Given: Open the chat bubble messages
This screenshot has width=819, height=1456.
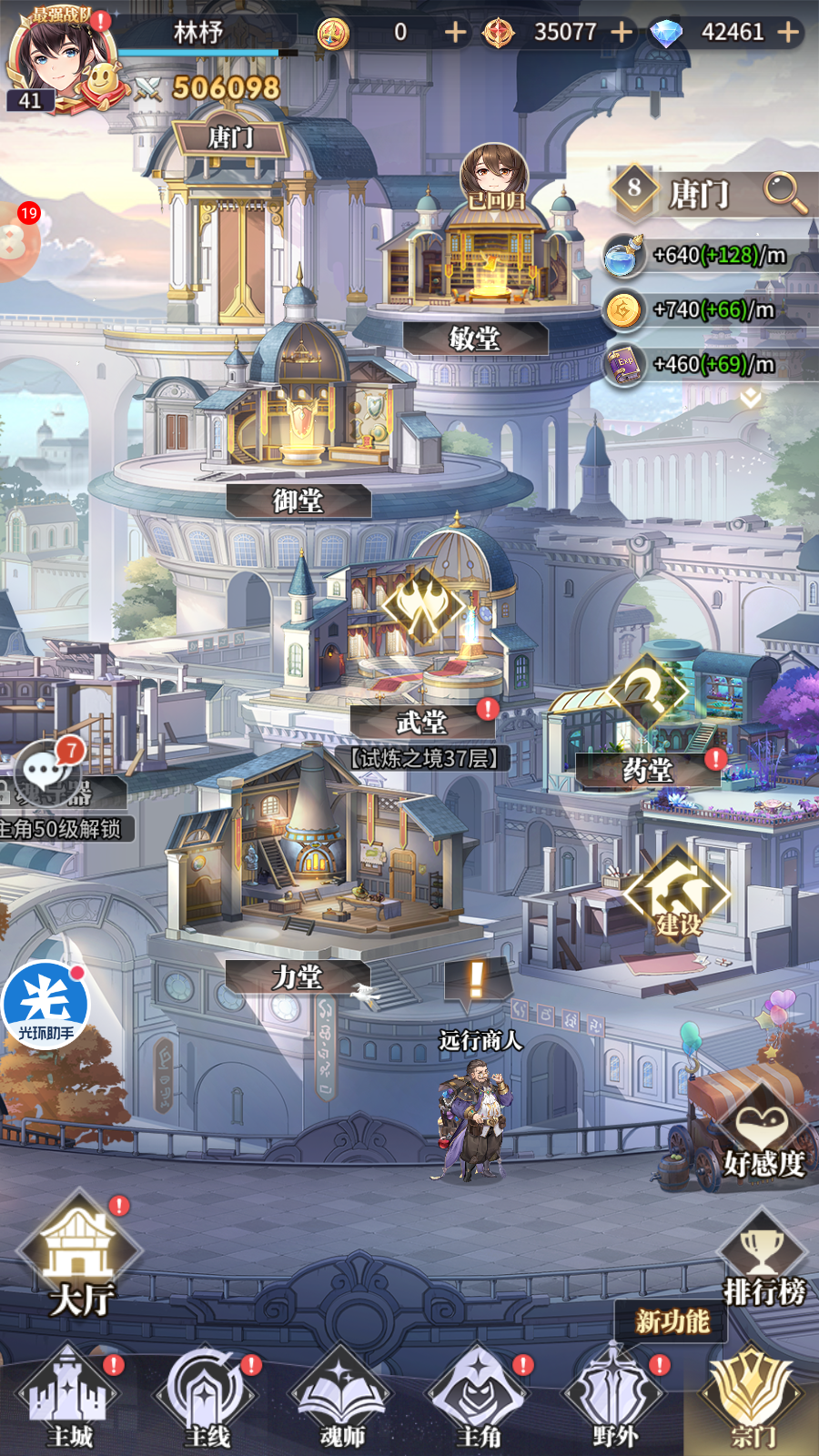Looking at the screenshot, I should pos(43,771).
